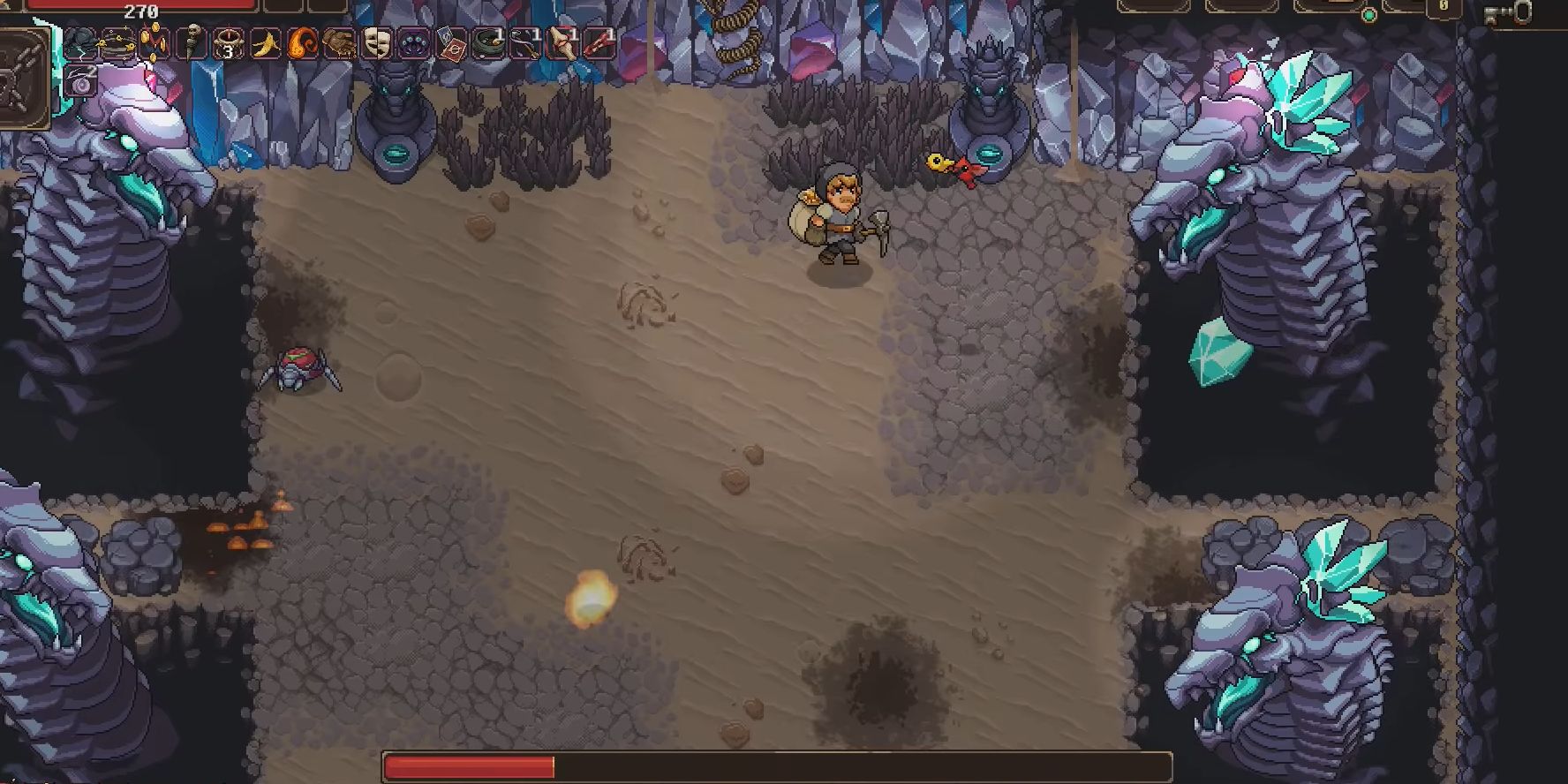This screenshot has width=1568, height=784.
Task: Select the leather glove relic icon
Action: pos(339,42)
